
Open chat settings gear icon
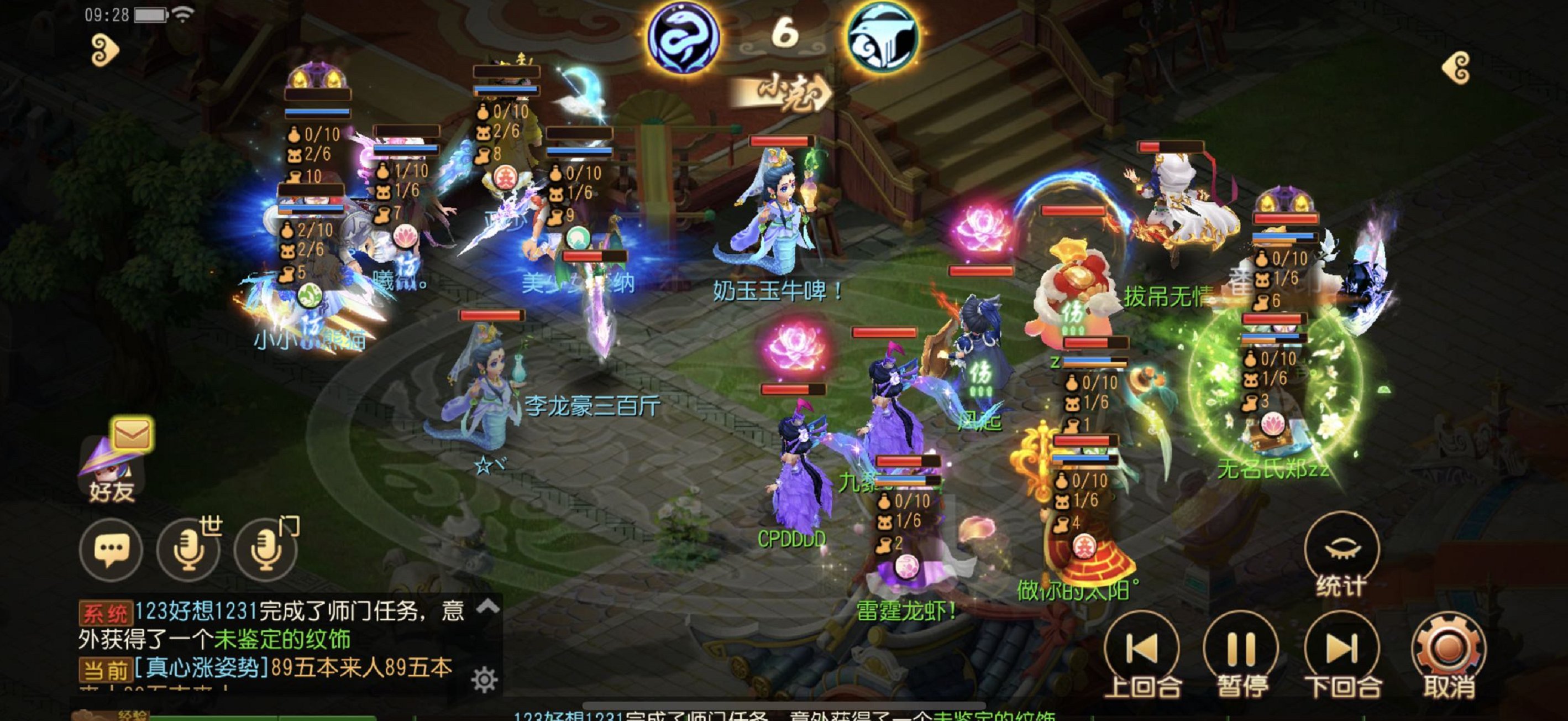[485, 680]
